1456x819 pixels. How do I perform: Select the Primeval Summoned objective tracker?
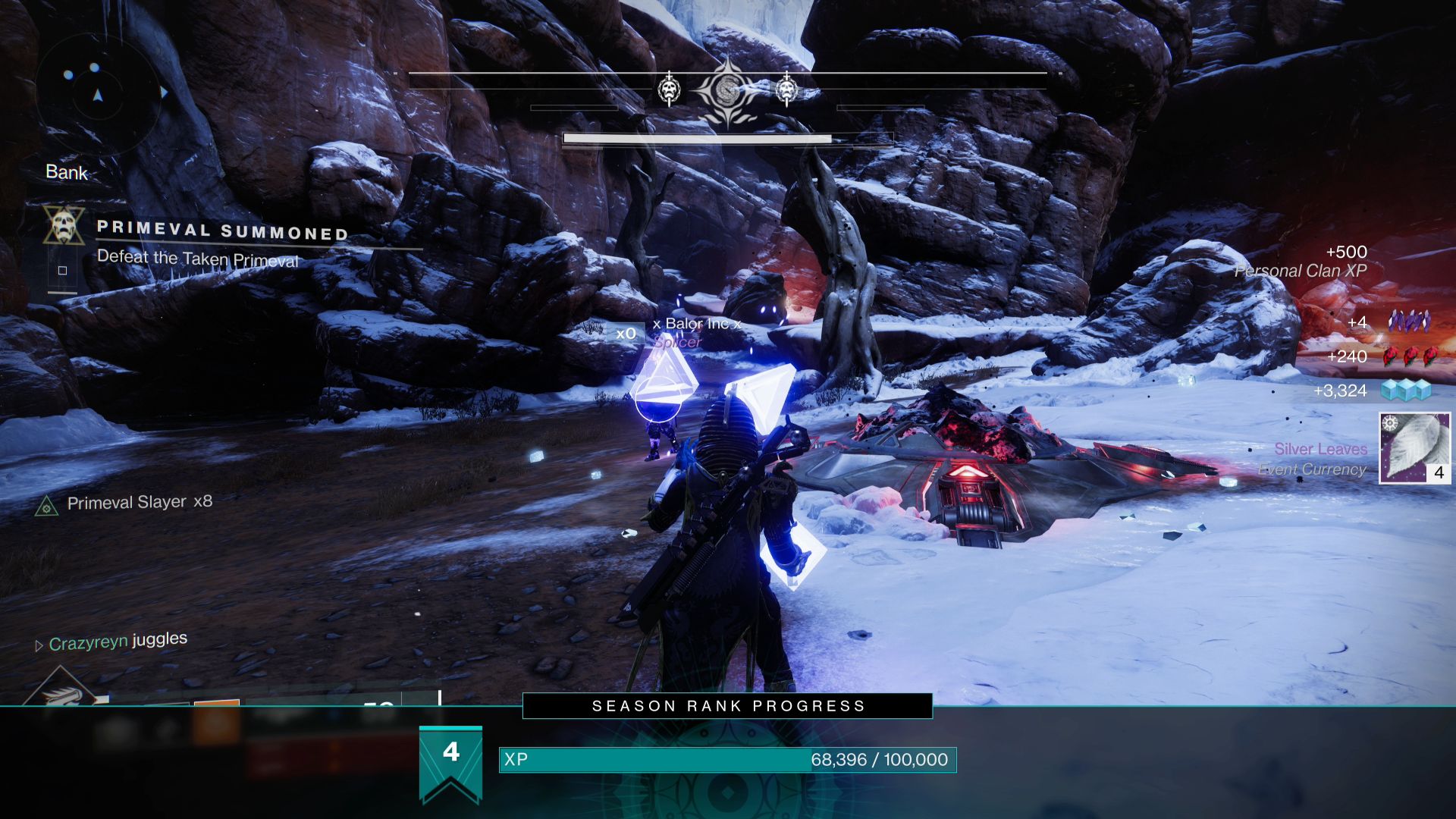pyautogui.click(x=221, y=243)
